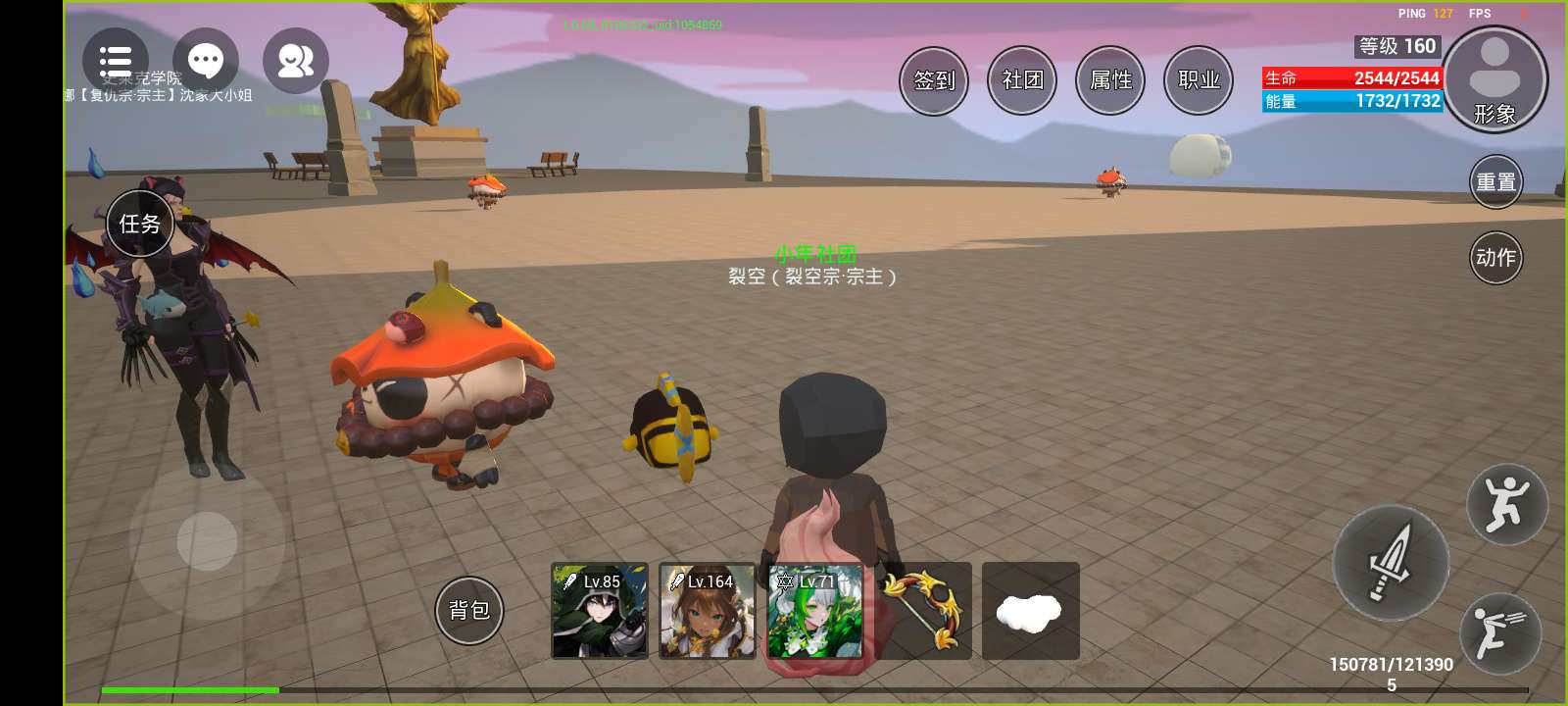Select the Lv.164 brown-haired character card
Viewport: 1568px width, 706px height.
(707, 611)
